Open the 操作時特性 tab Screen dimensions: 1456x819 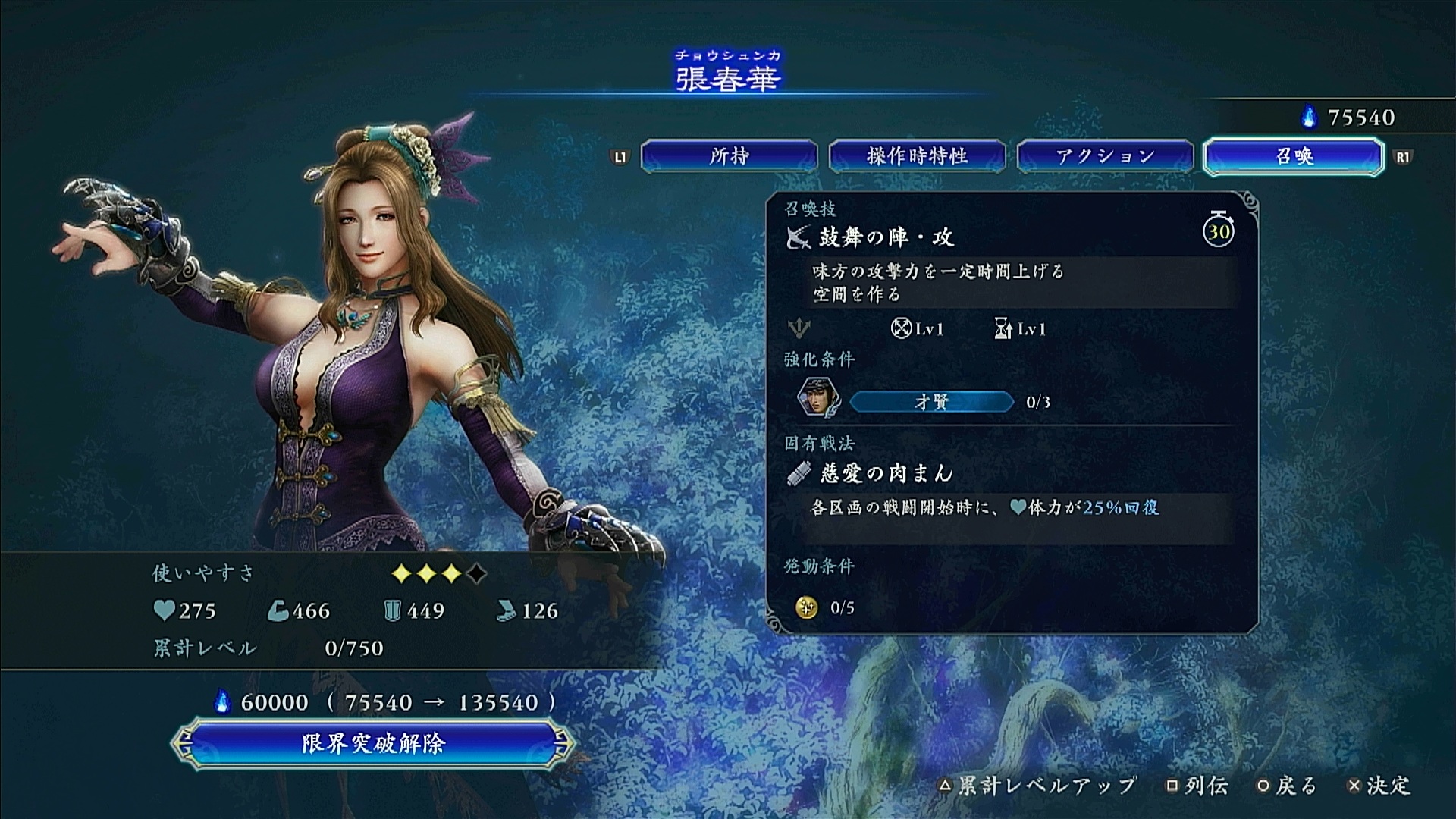[x=917, y=156]
